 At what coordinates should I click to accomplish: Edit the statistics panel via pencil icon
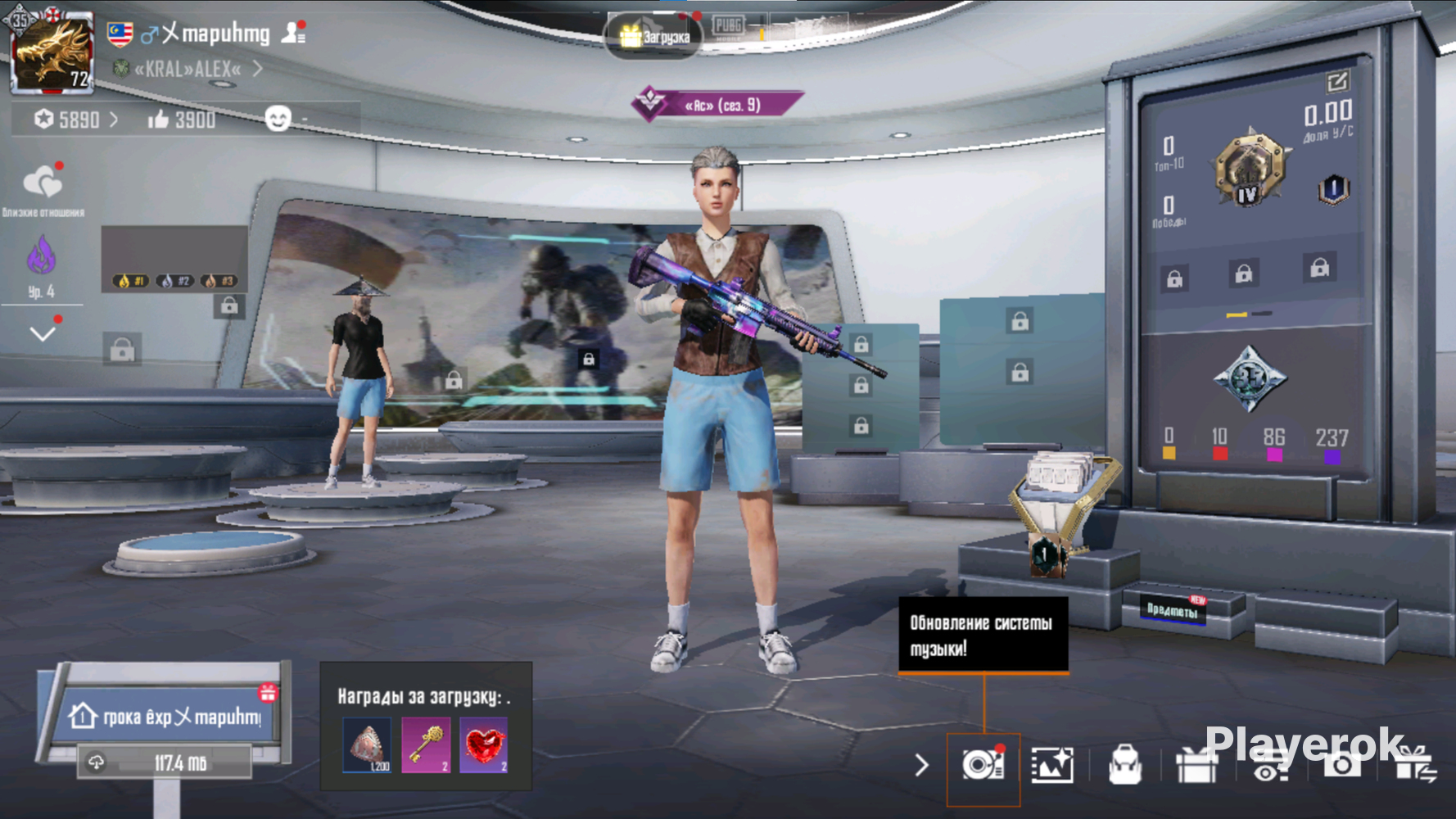[x=1336, y=81]
